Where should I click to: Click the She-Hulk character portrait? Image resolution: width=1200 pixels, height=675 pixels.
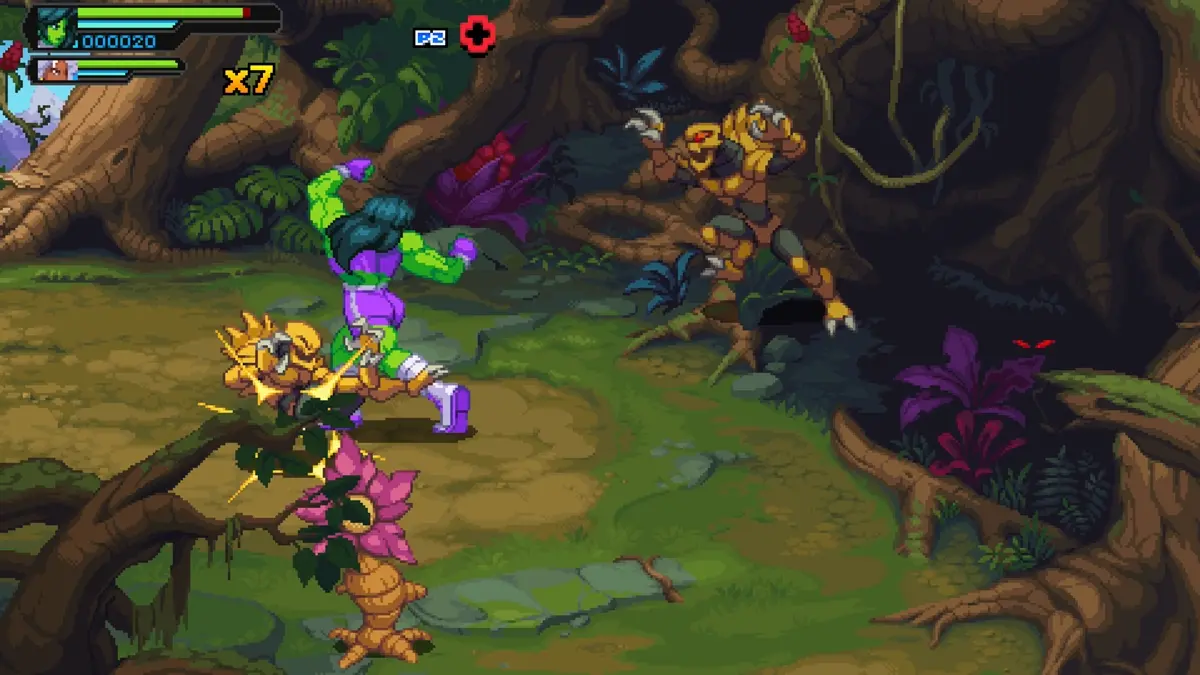(54, 28)
